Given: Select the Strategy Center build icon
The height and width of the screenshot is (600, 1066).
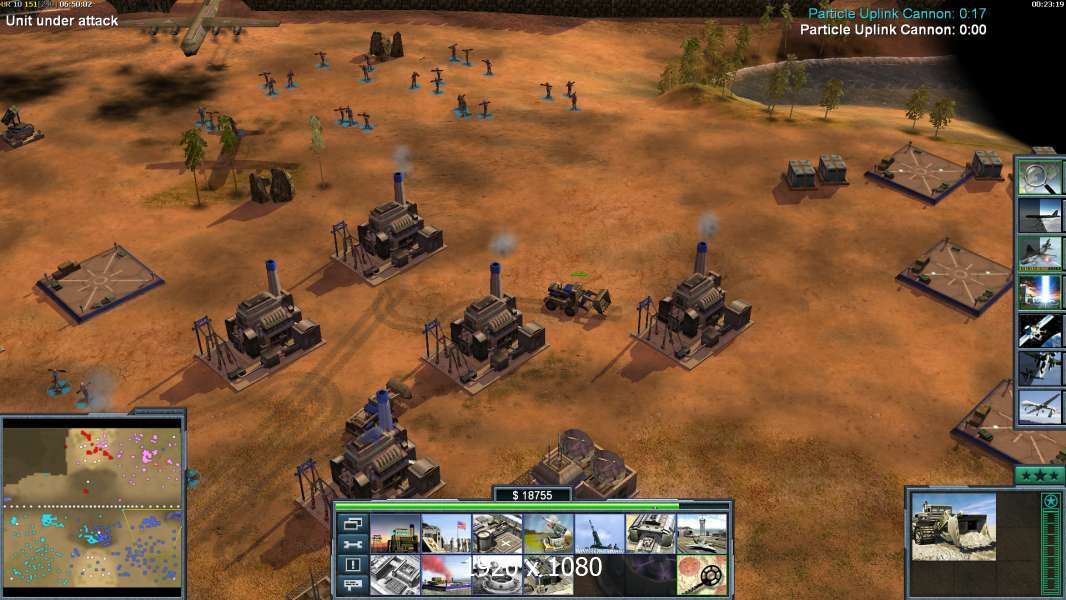Looking at the screenshot, I should pyautogui.click(x=395, y=575).
